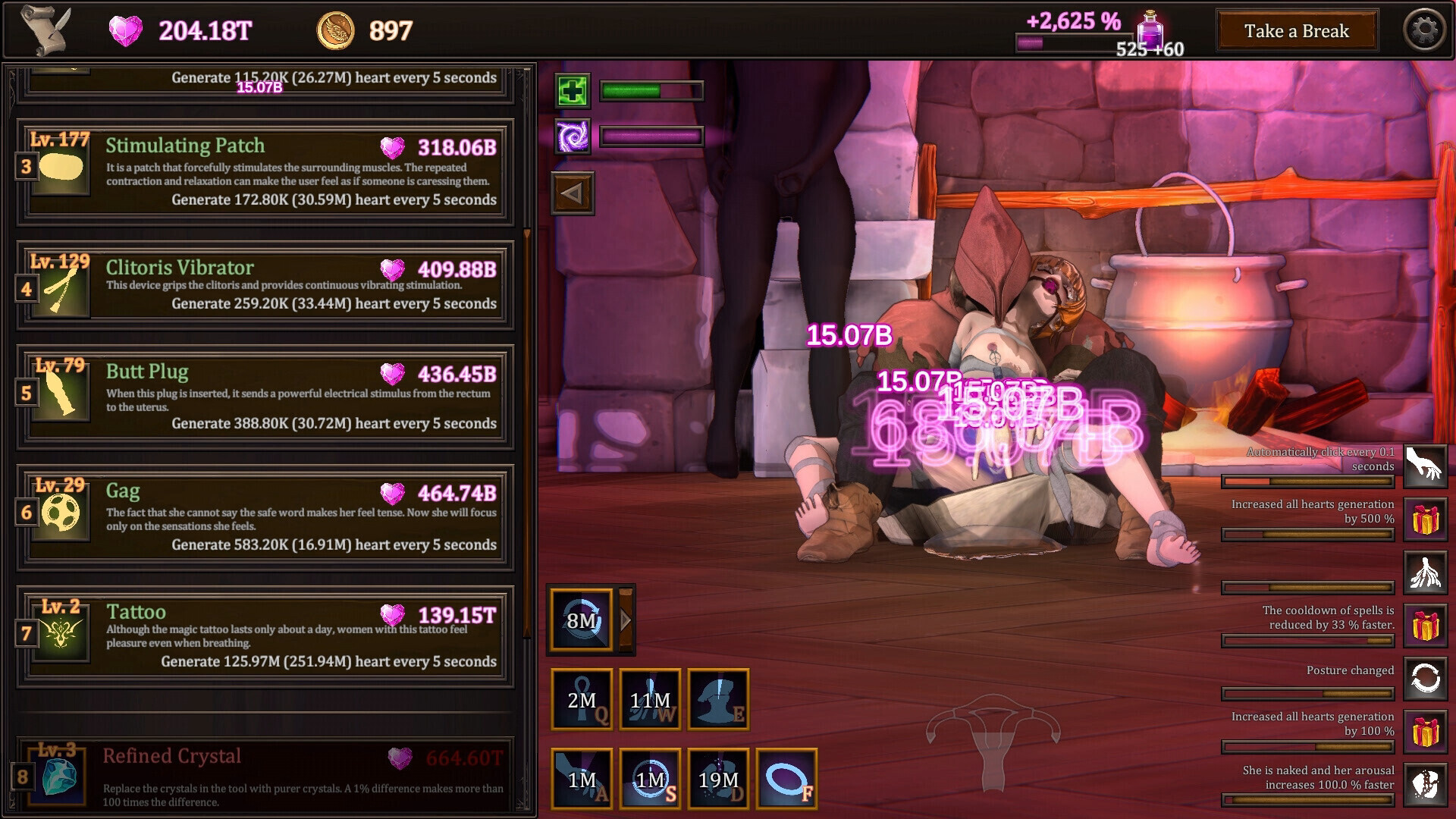Activate the D skill slot
Image resolution: width=1456 pixels, height=819 pixels.
pos(718,779)
